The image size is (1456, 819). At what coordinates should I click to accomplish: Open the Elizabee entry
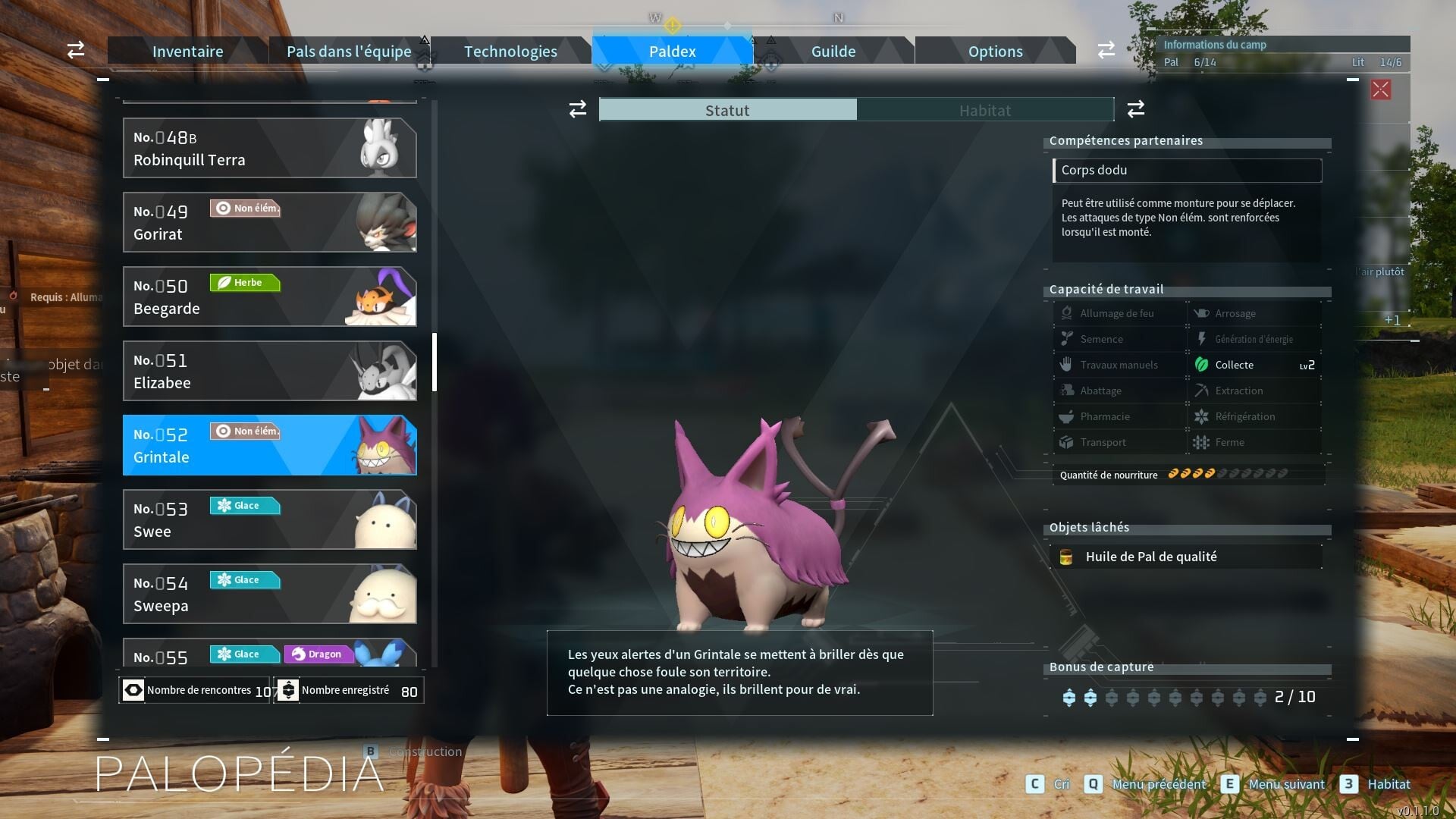coord(269,371)
